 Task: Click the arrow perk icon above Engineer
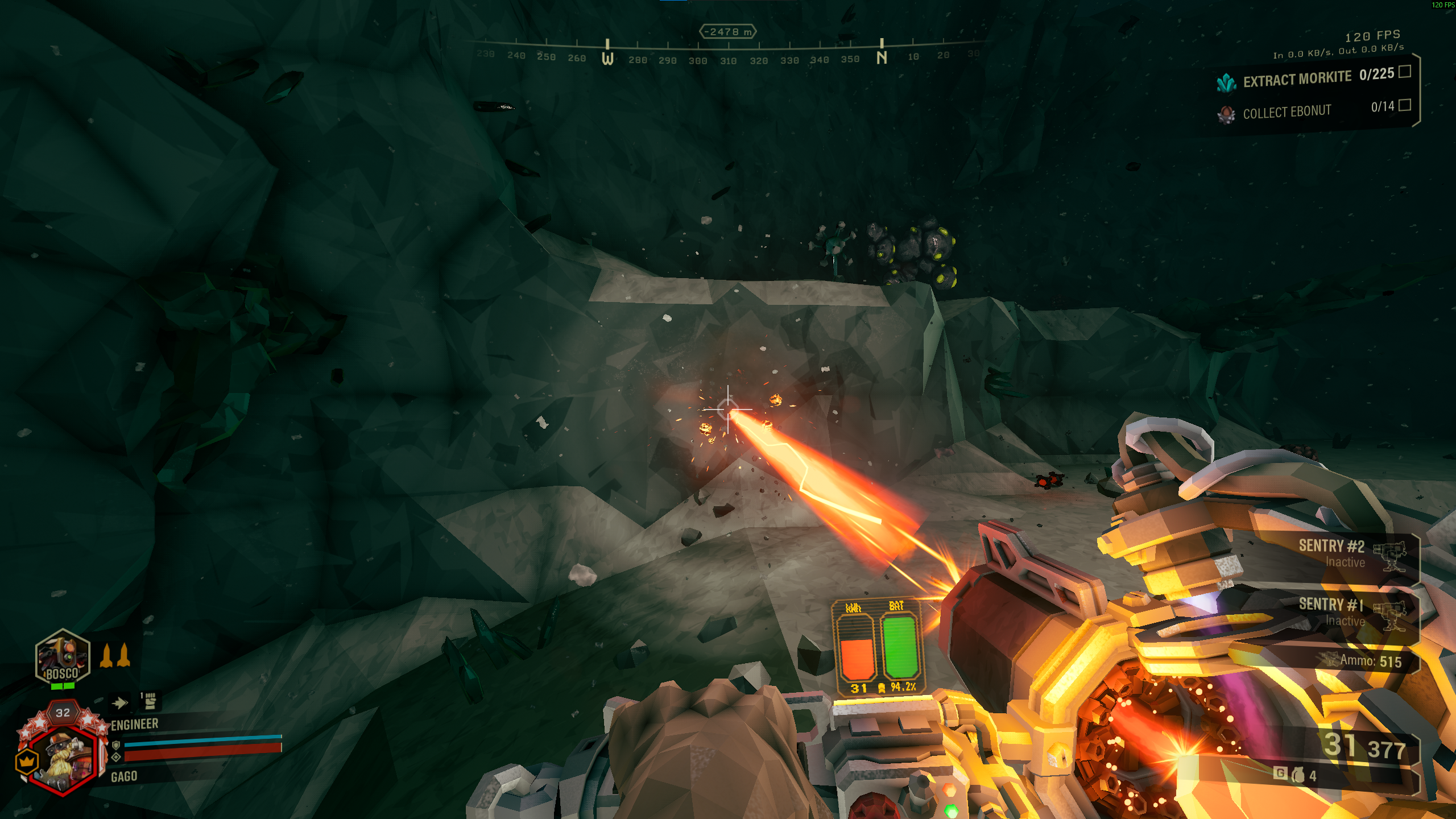click(x=119, y=704)
